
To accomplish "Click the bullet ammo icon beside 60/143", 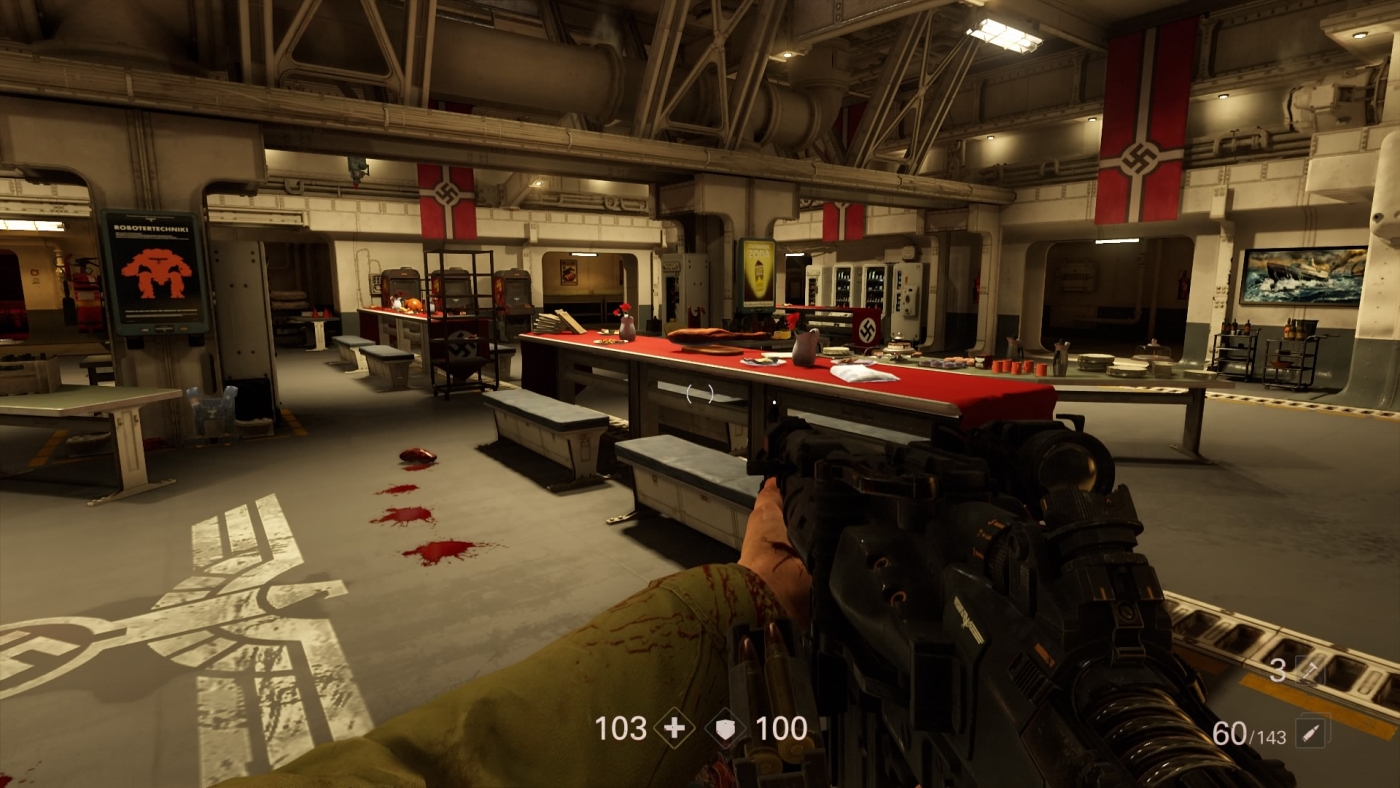I will point(1312,731).
